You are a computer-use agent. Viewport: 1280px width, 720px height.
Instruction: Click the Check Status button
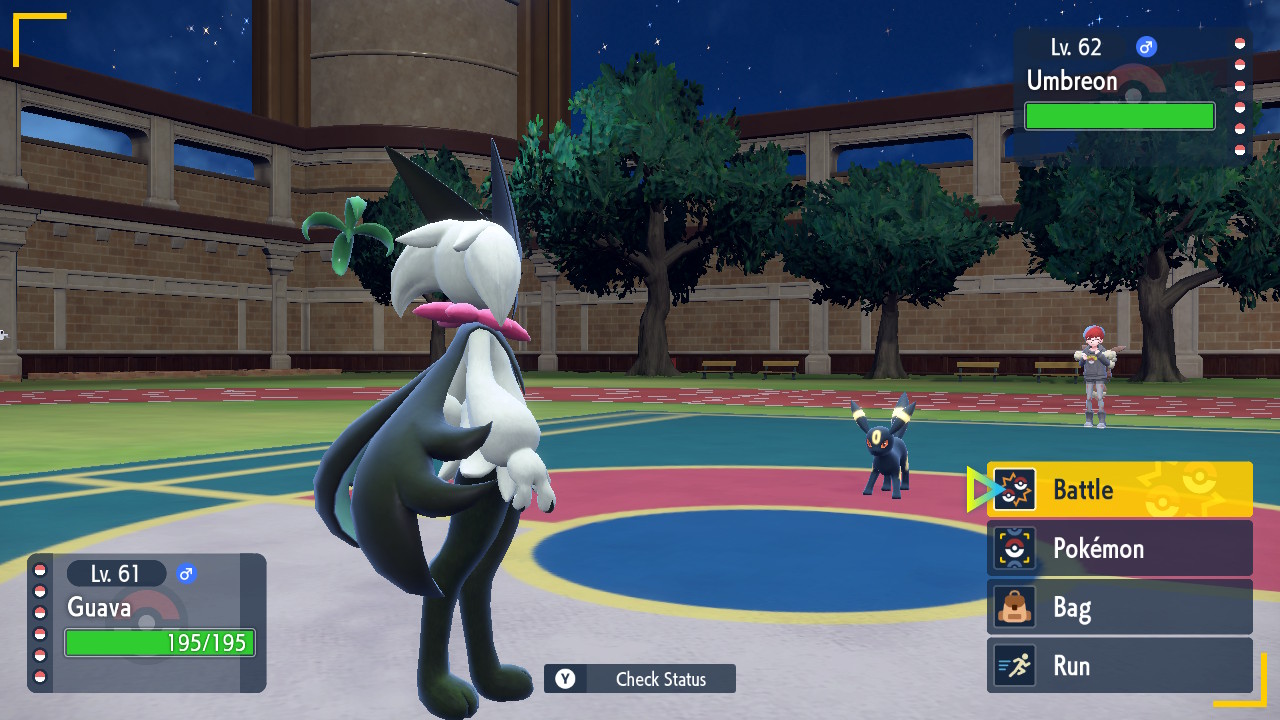point(640,679)
